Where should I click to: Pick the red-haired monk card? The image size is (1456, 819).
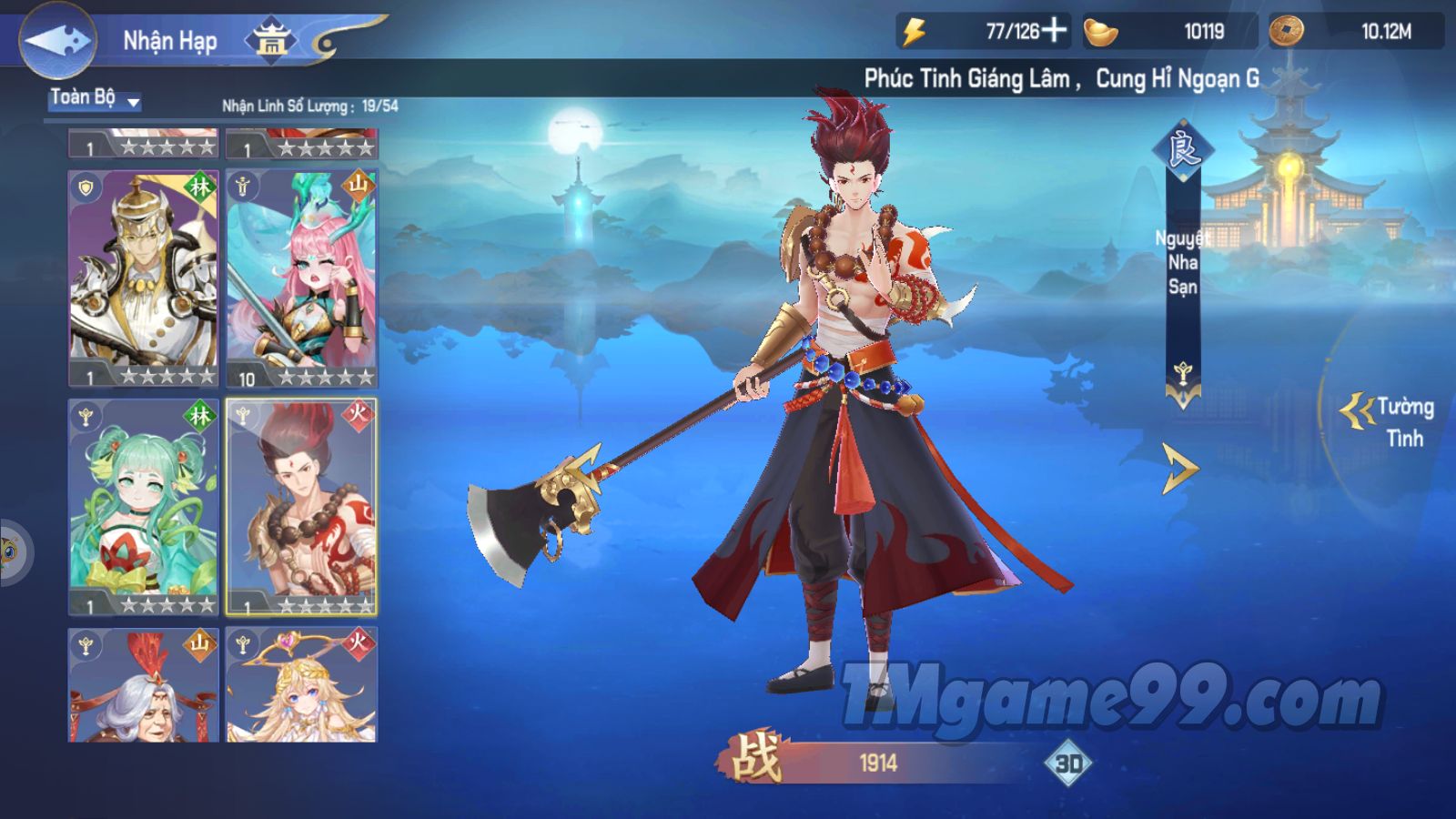pyautogui.click(x=301, y=506)
